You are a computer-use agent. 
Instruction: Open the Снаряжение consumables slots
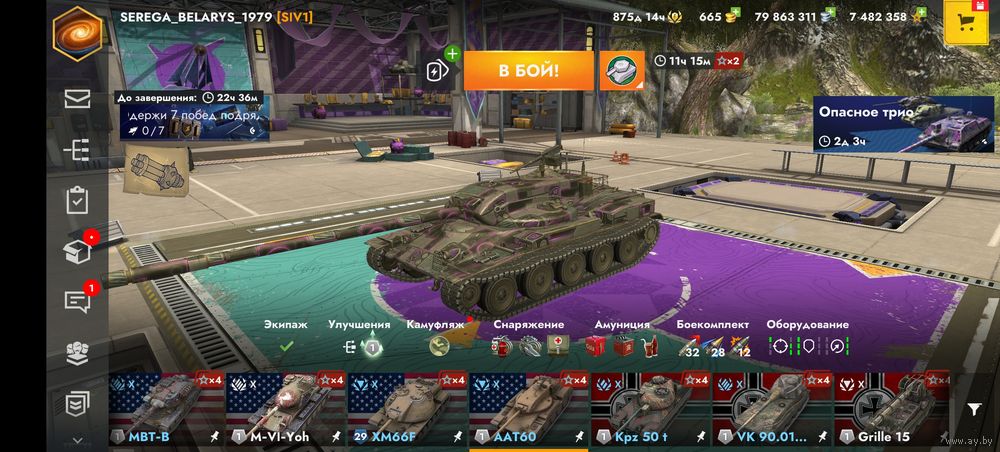528,346
